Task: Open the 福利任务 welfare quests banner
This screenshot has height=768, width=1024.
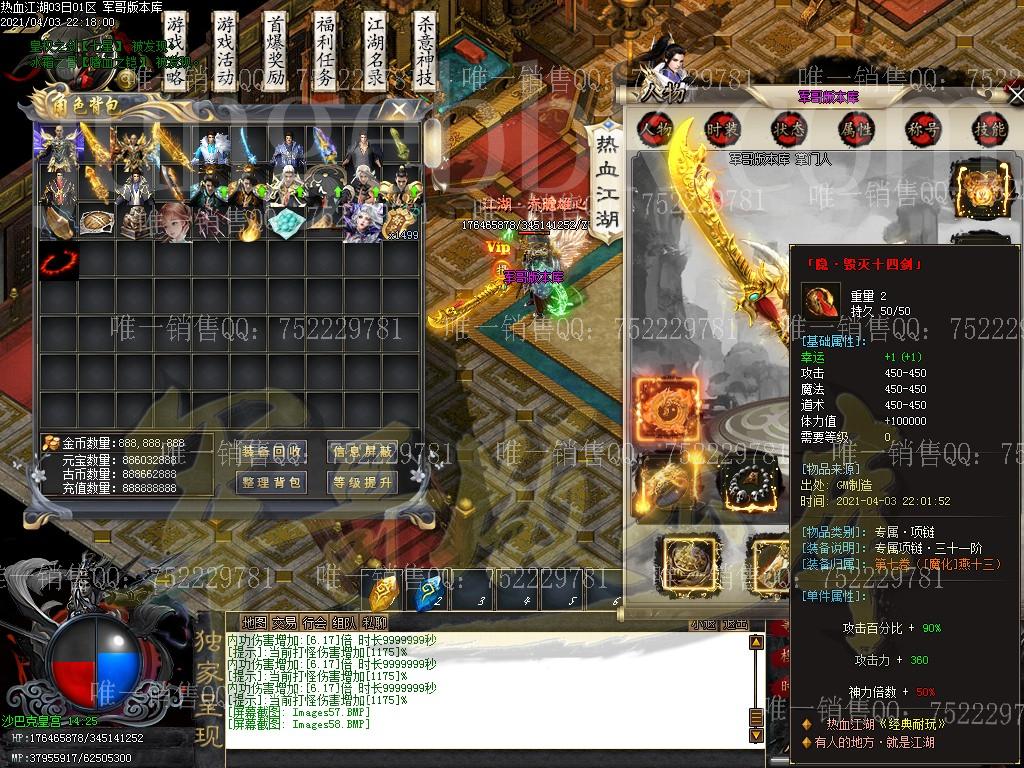Action: (325, 53)
